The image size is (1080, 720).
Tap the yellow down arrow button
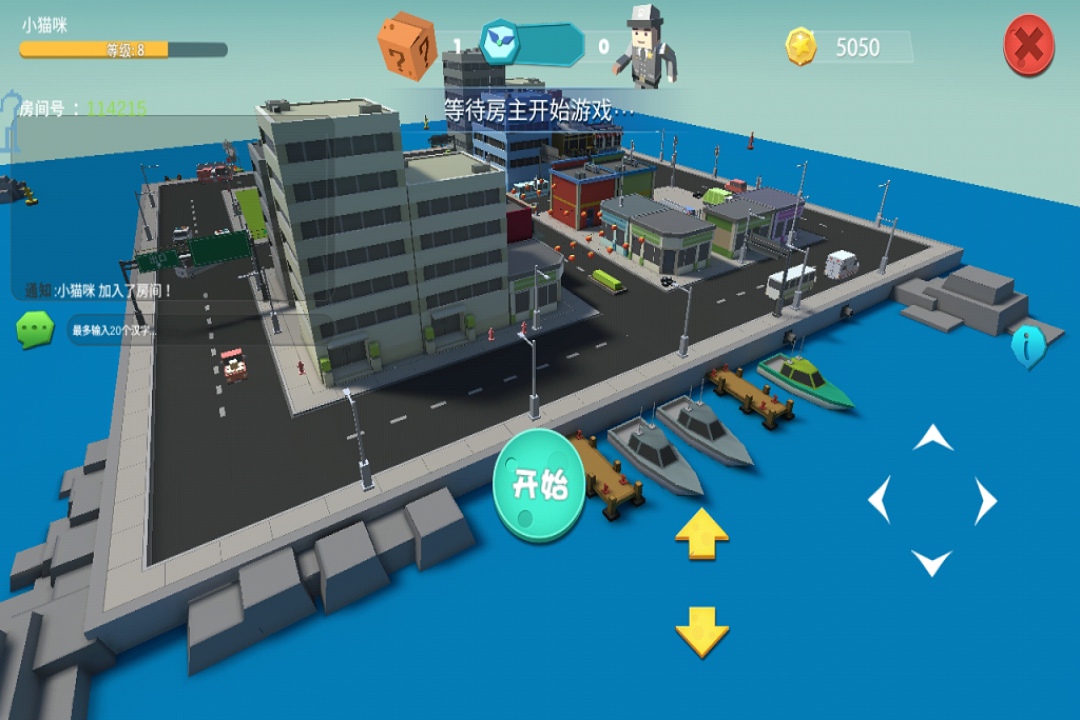702,631
